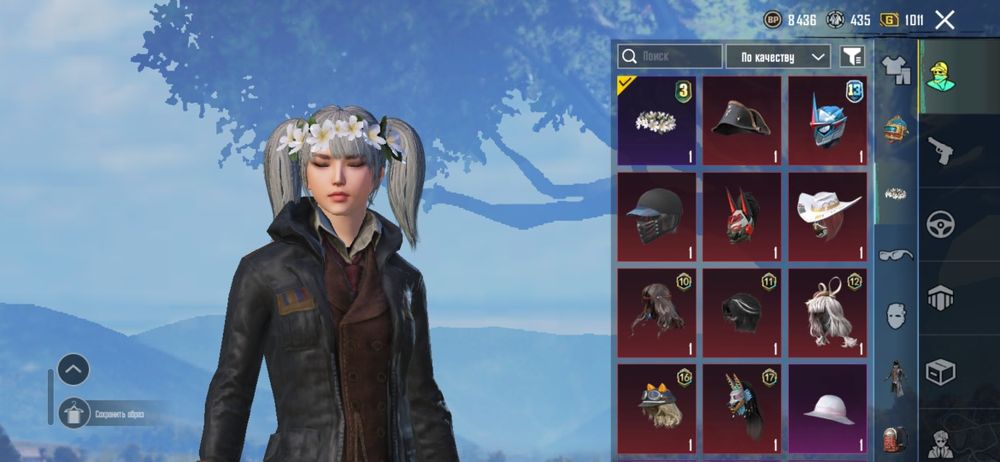
Task: Open the По качеству sort dropdown
Action: click(x=778, y=56)
